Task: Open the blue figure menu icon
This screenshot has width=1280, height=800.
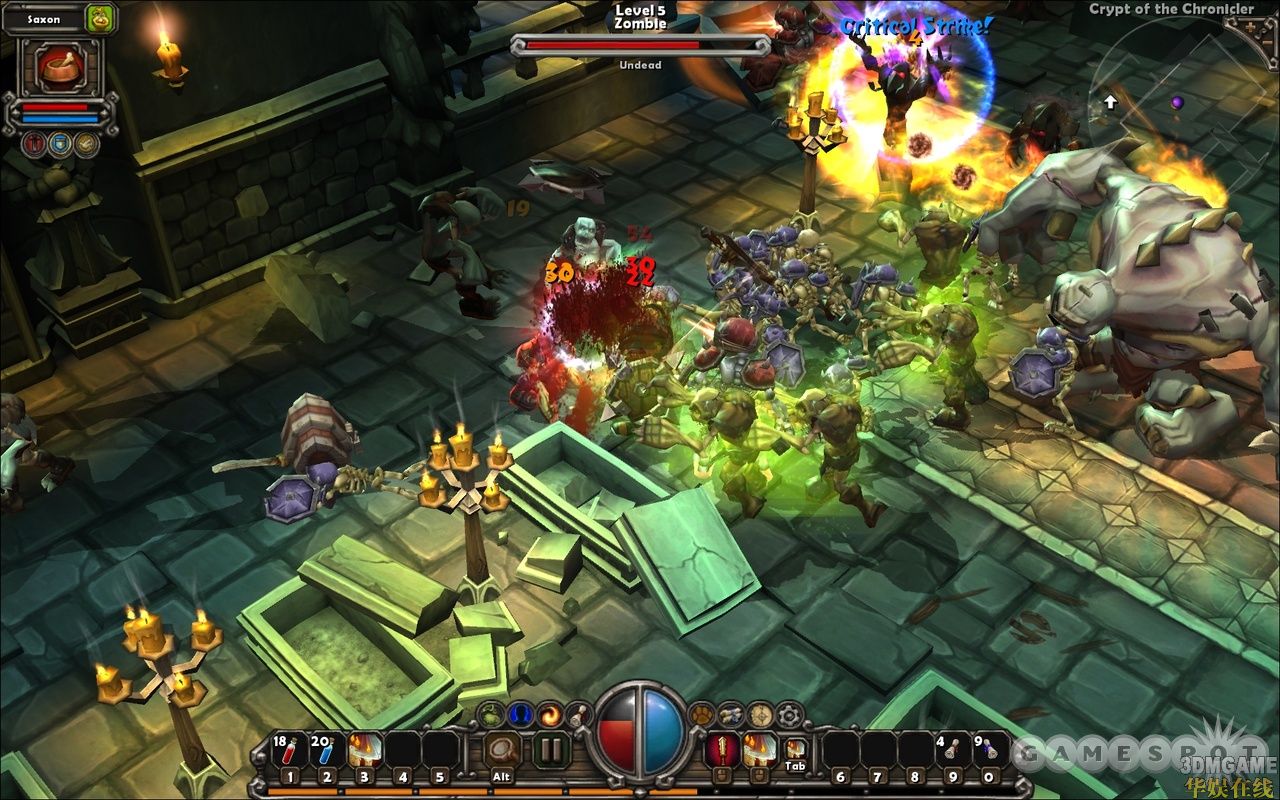Action: (520, 714)
